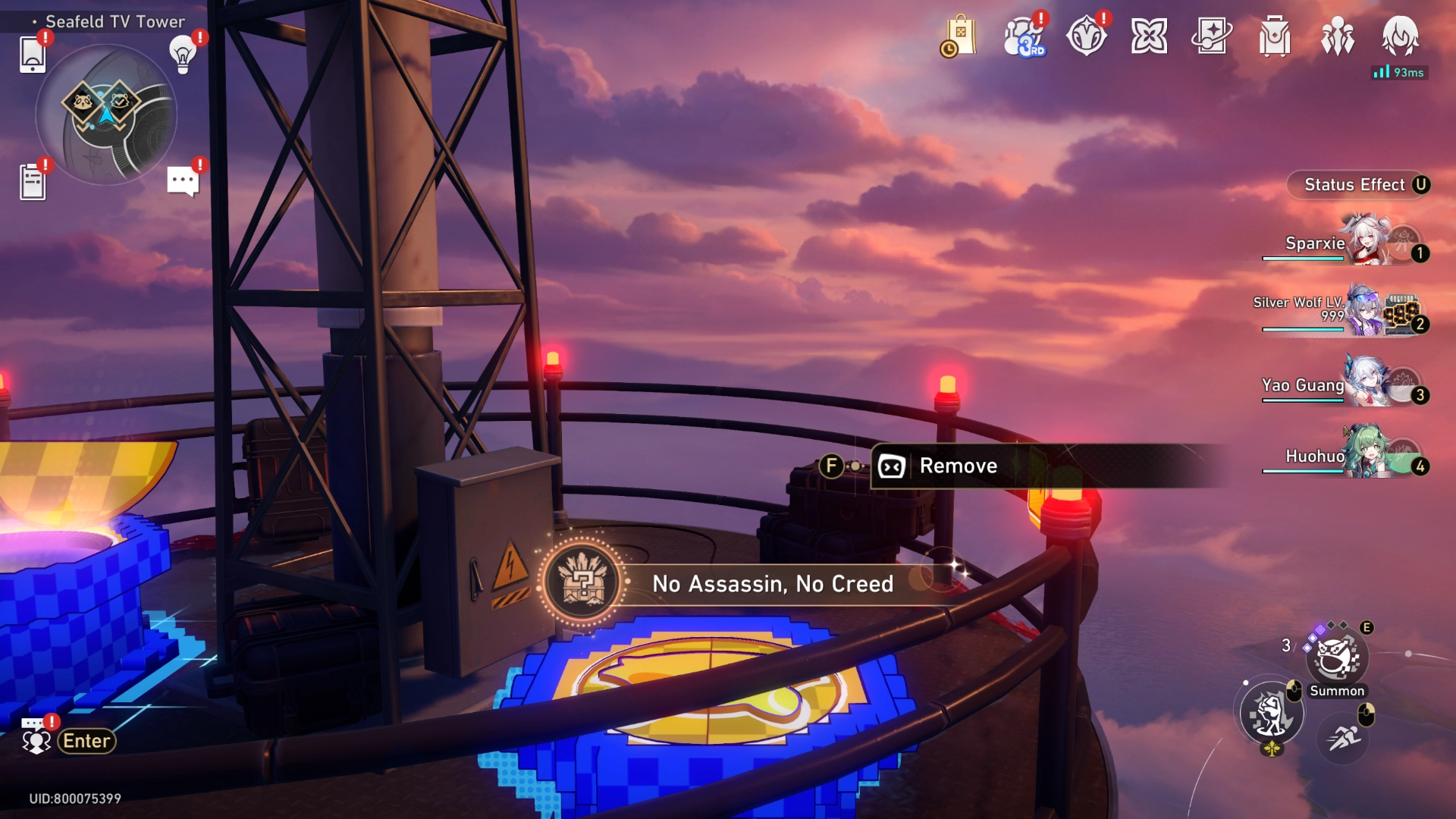
Task: Open the chat speech bubble
Action: click(183, 181)
